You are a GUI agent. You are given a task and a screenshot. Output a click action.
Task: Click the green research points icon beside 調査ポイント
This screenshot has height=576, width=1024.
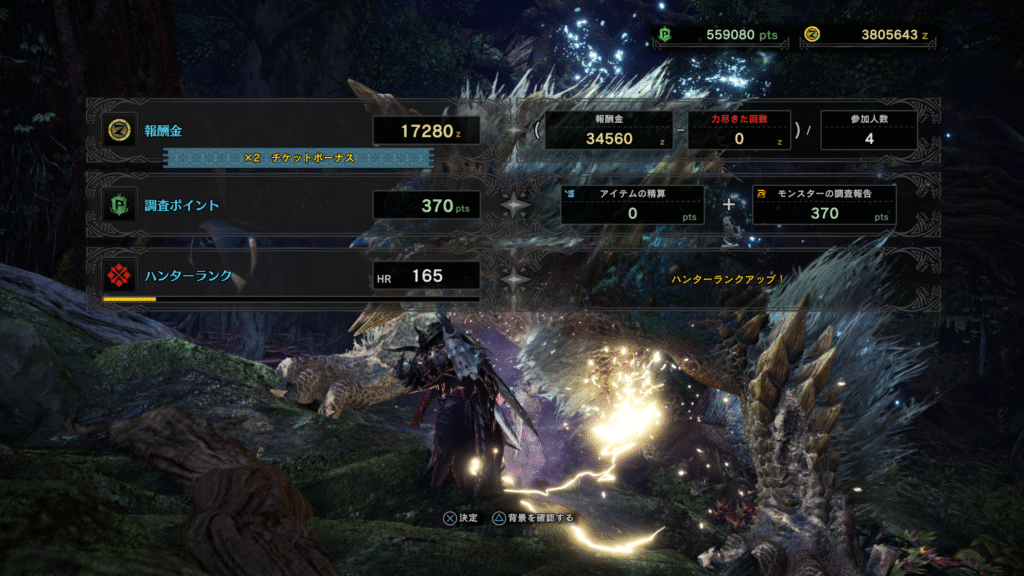[119, 205]
